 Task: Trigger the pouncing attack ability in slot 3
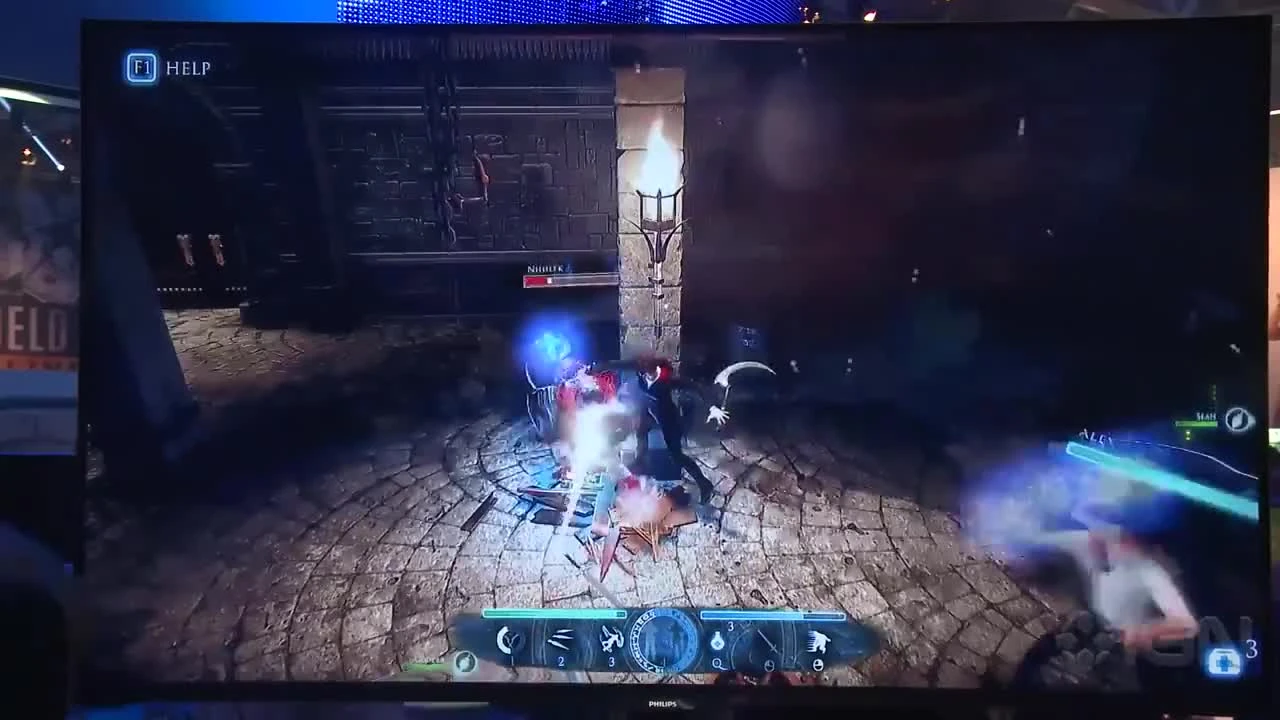(610, 637)
